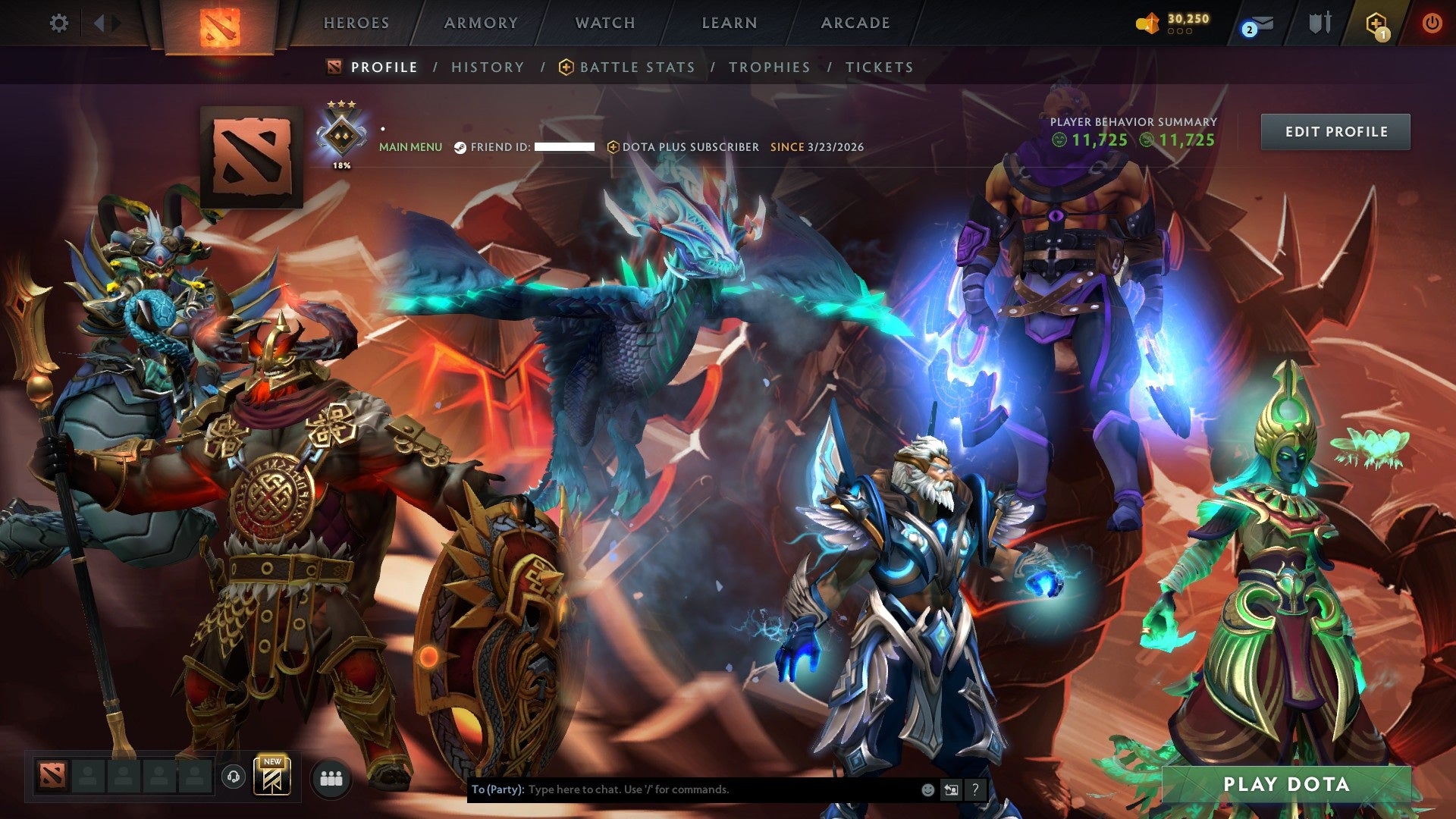Toggle the screenshot share icon in chat bar
The height and width of the screenshot is (819, 1456).
pos(951,790)
